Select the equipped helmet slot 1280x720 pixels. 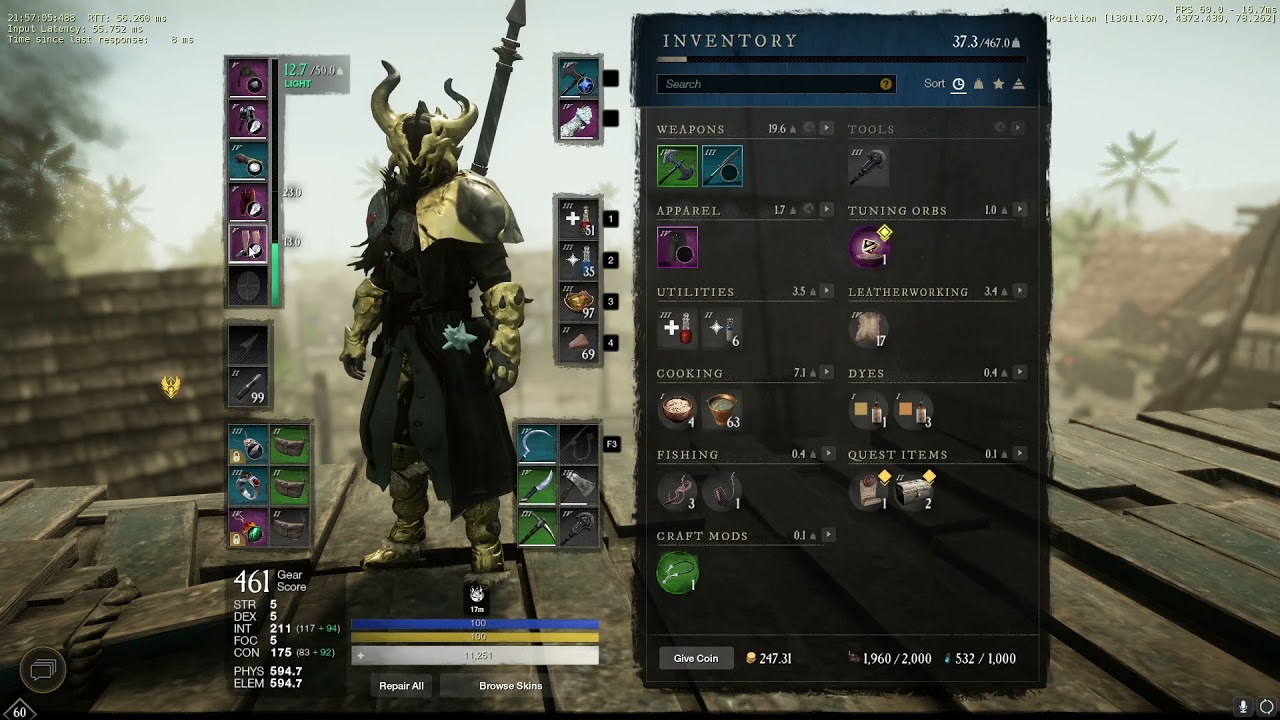(249, 78)
